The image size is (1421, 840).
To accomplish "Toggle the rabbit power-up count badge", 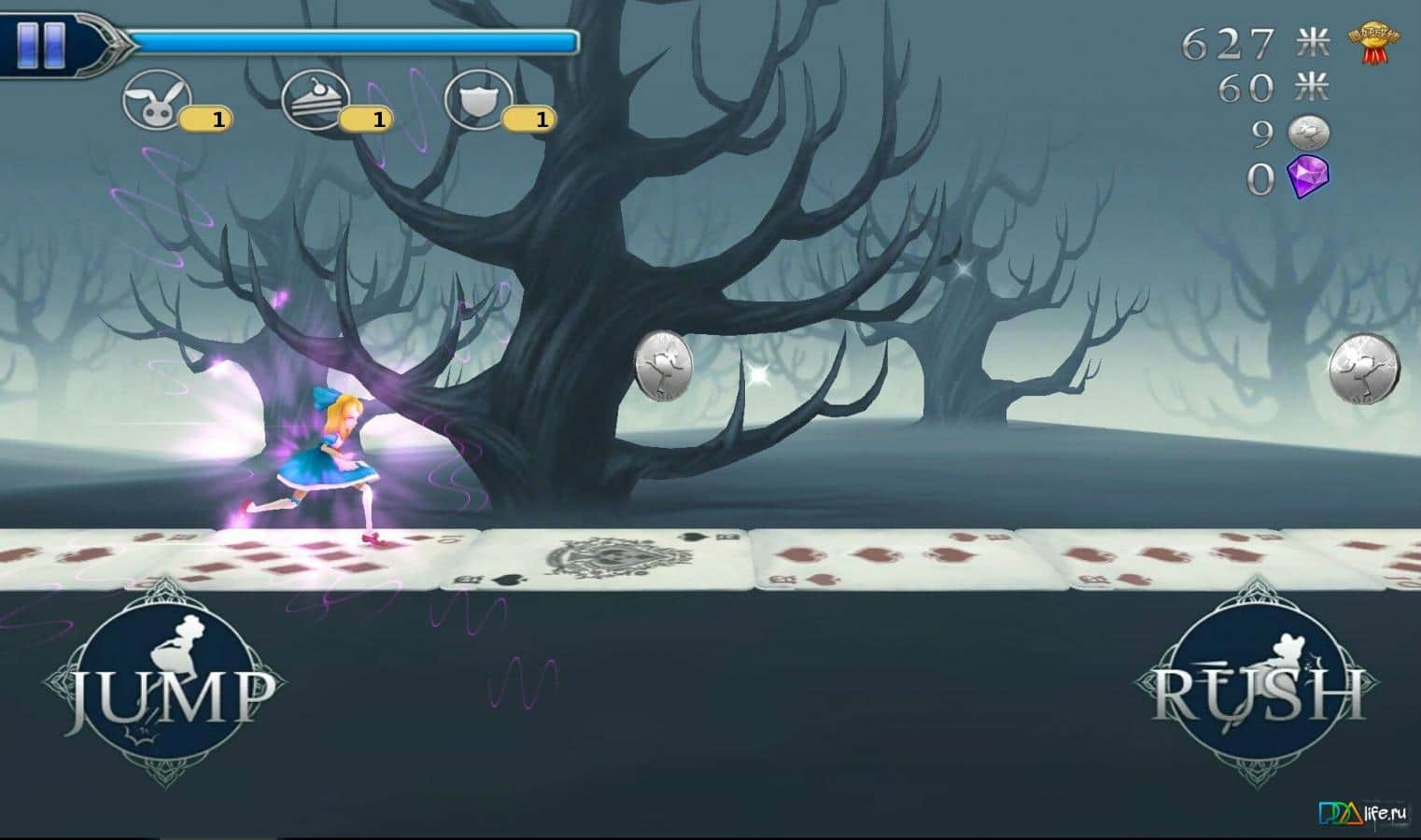I will point(206,119).
